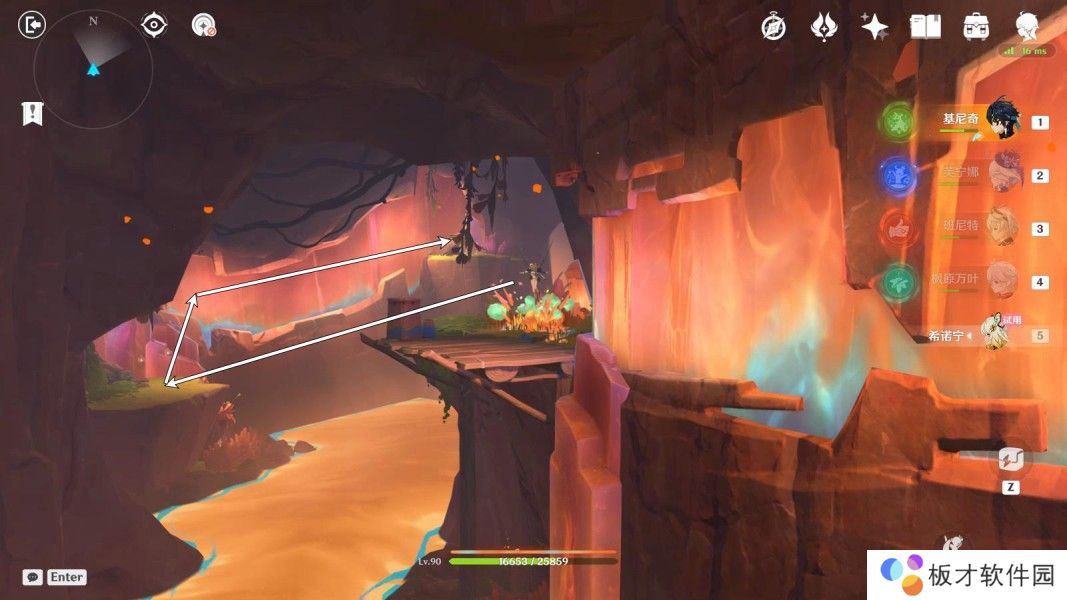Click the exit arrow icon beside the minimap
The image size is (1067, 600).
pyautogui.click(x=33, y=25)
